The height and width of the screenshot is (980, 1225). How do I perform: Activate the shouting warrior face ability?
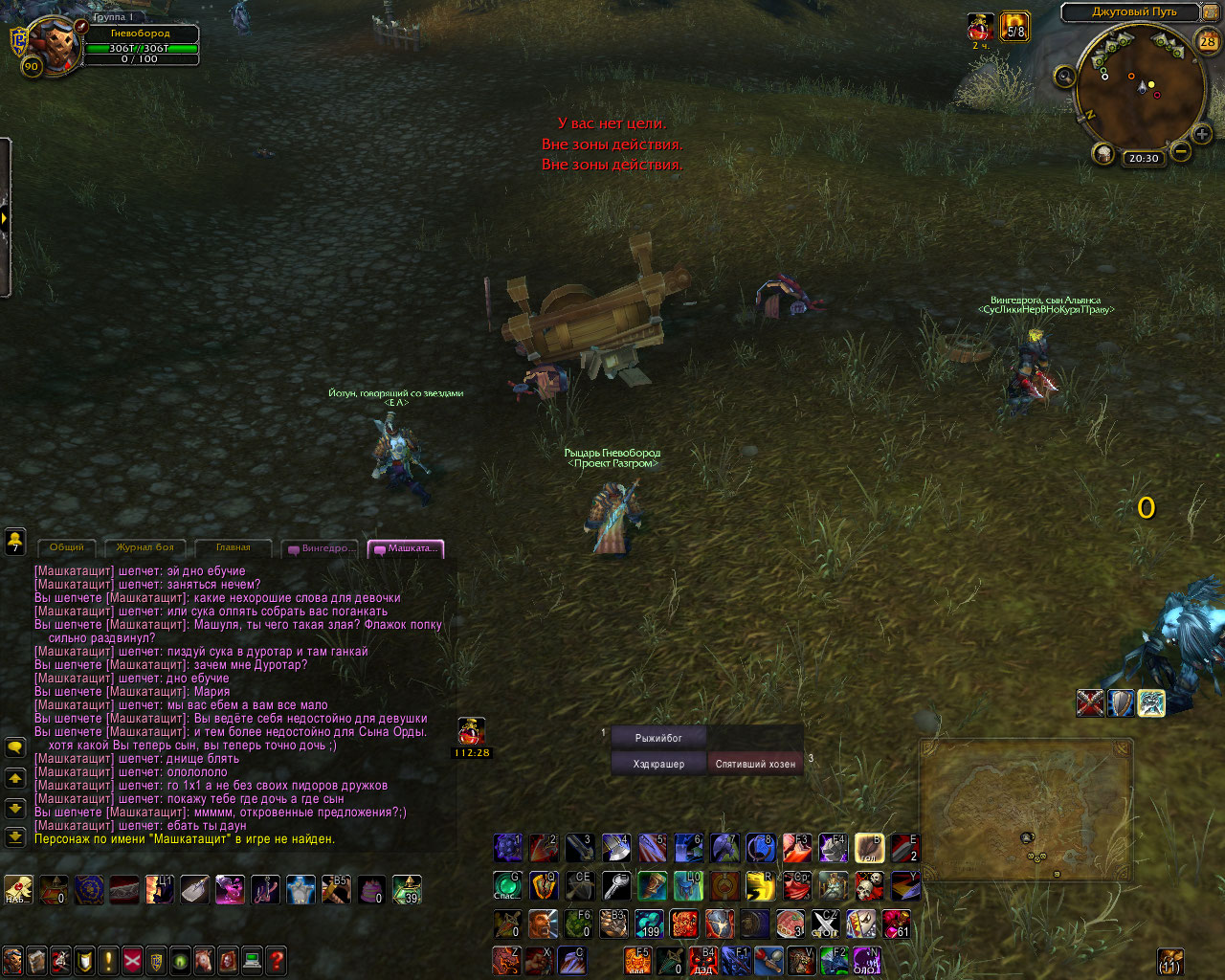pos(542,924)
